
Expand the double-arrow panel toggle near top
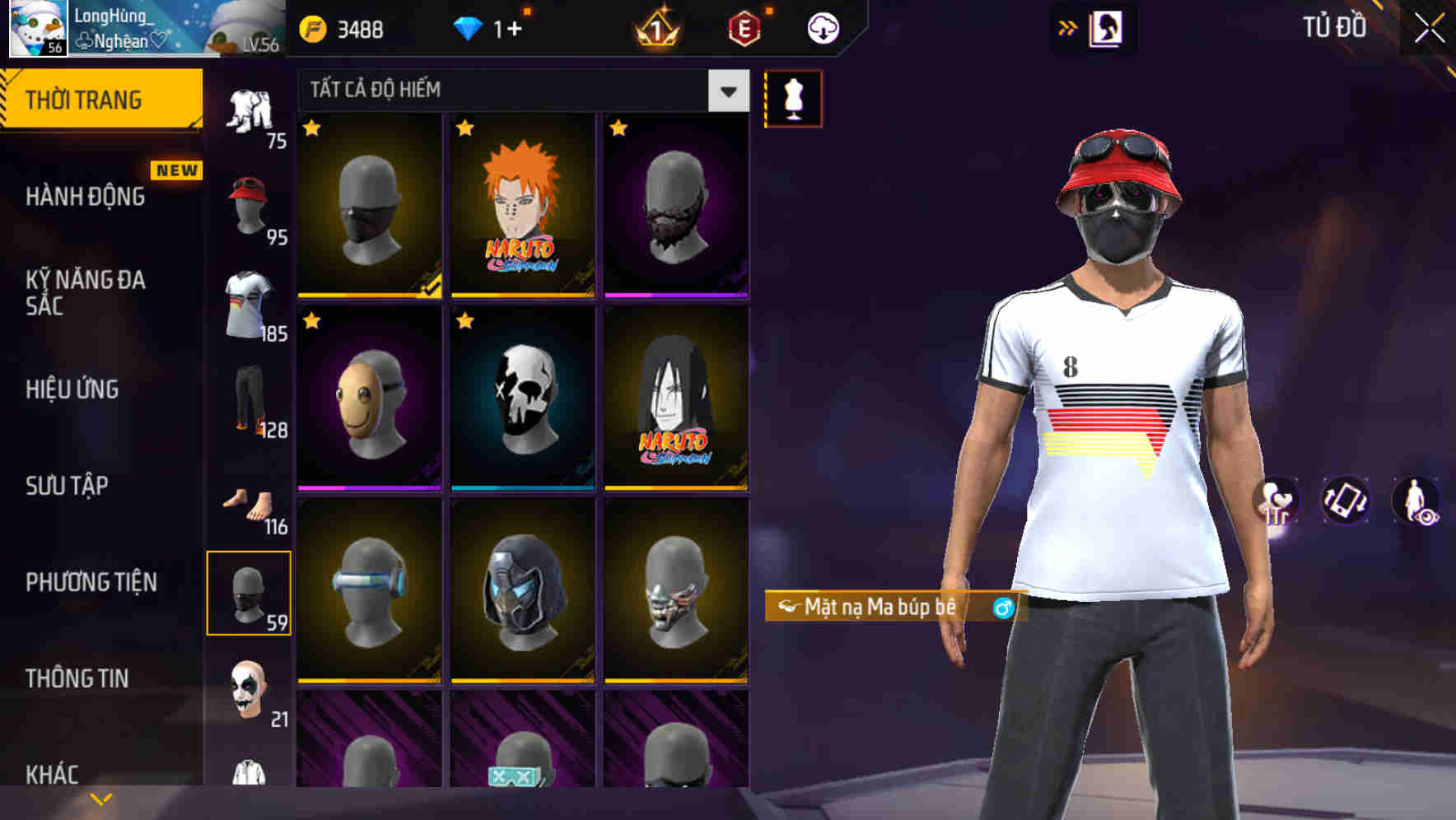point(1066,26)
